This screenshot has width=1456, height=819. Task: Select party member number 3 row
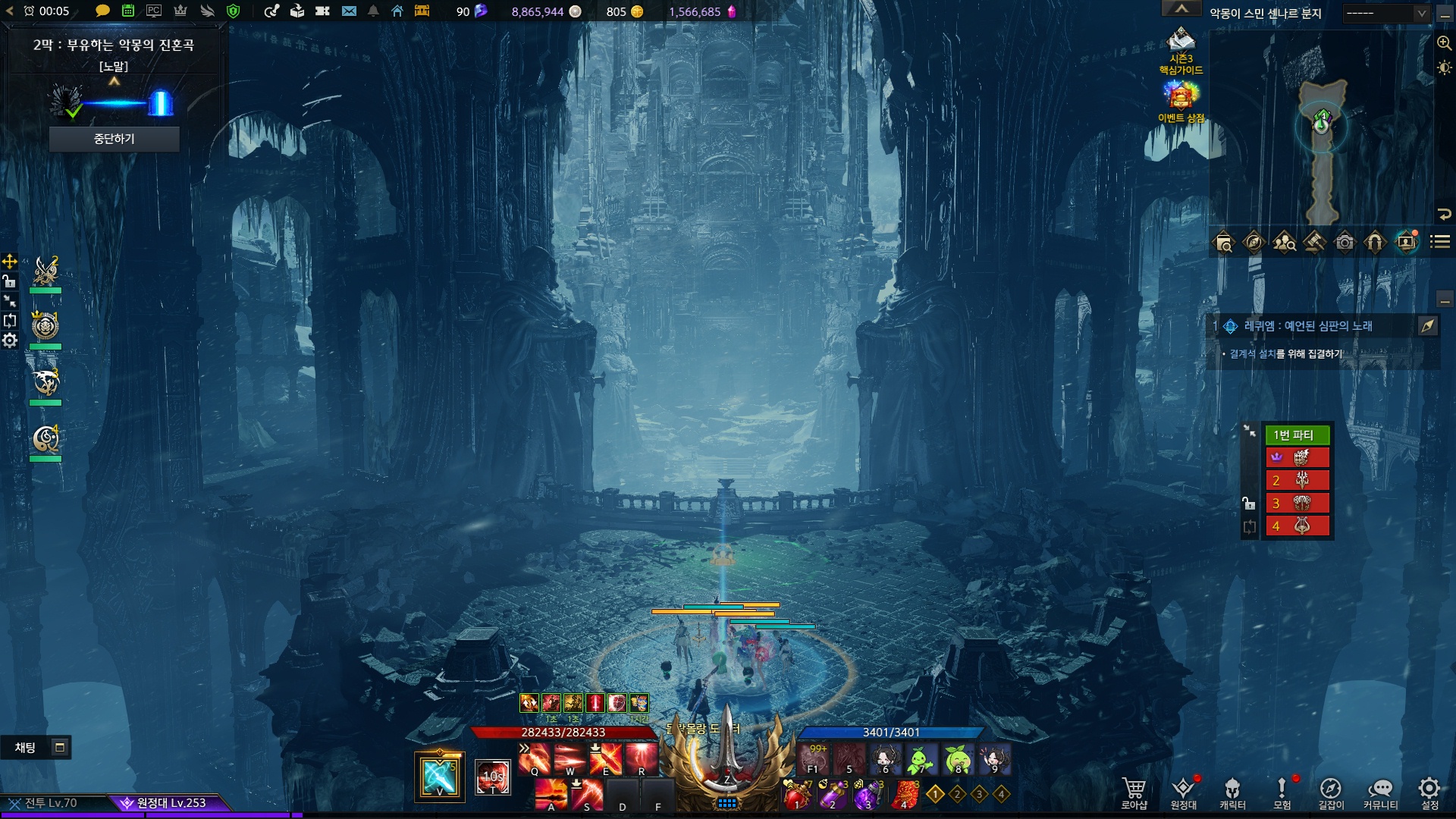pyautogui.click(x=1297, y=503)
